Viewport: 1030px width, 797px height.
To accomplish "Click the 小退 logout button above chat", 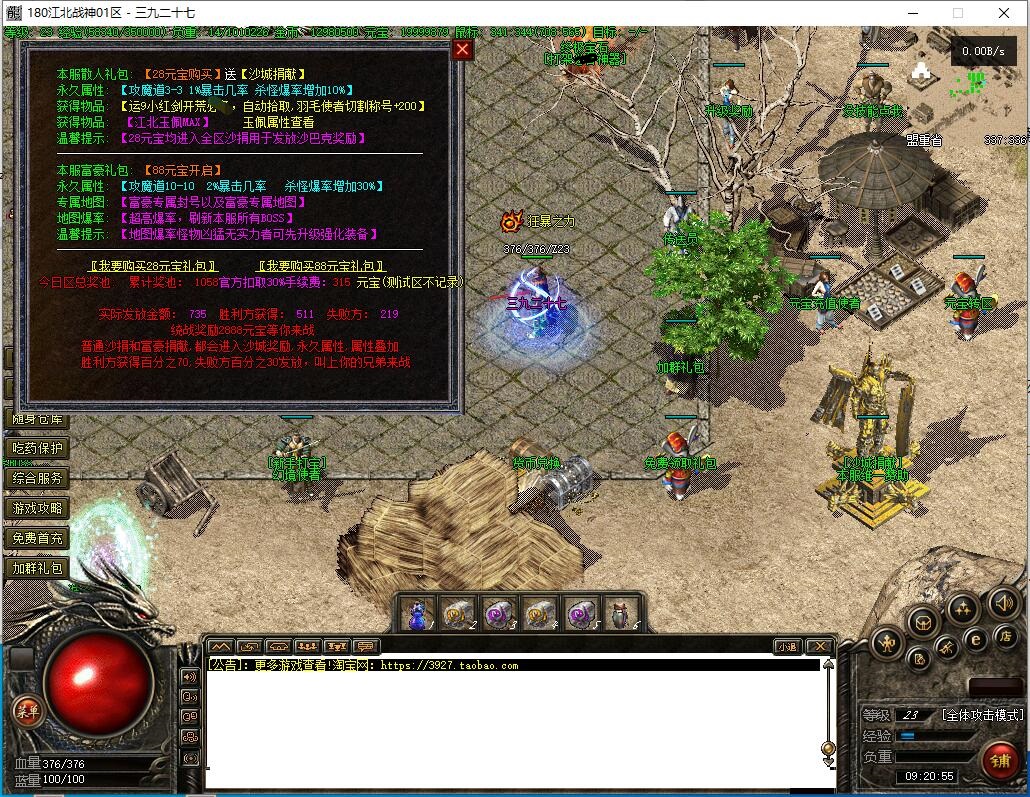I will 787,647.
